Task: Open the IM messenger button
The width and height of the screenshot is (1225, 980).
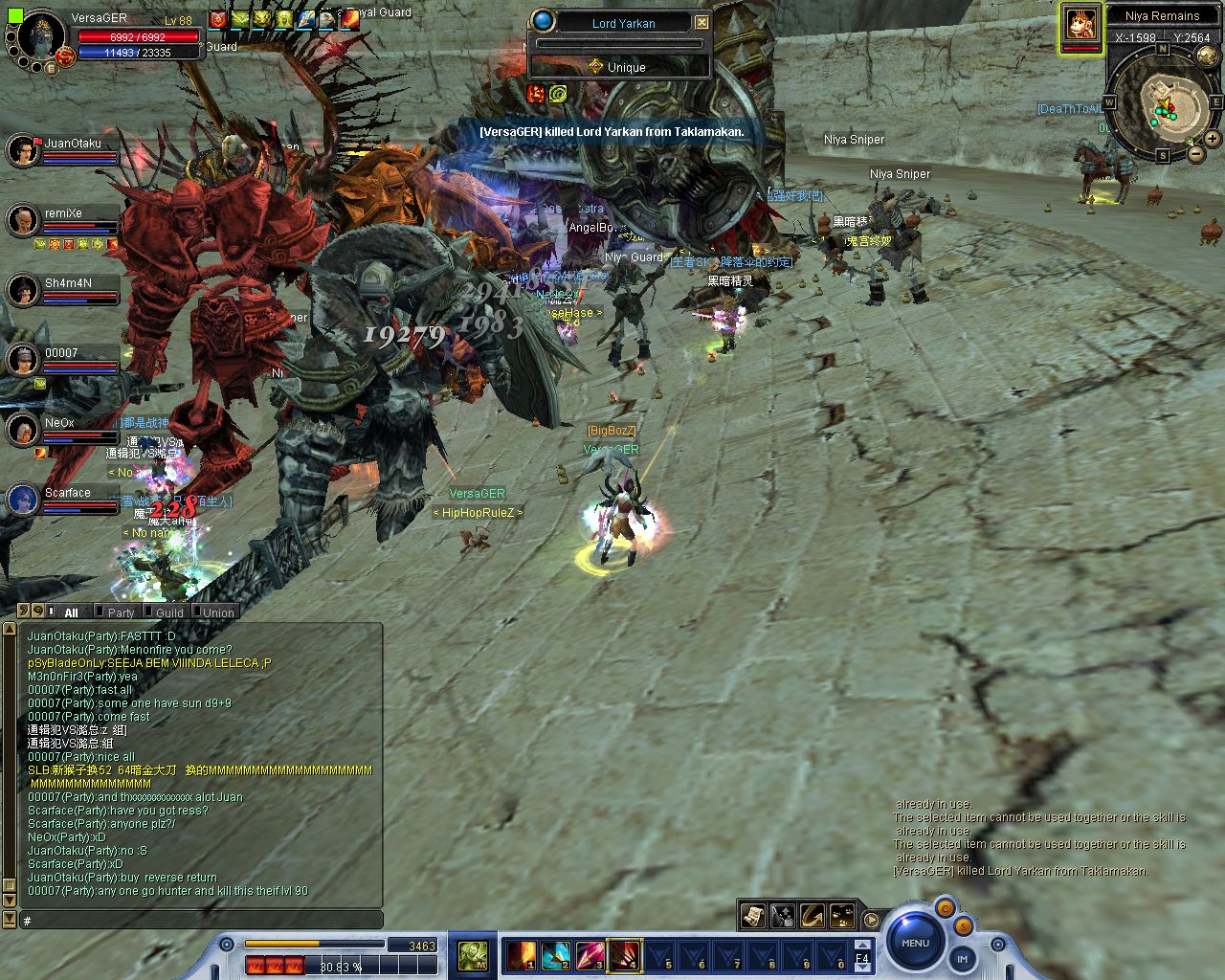Action: pos(963,958)
